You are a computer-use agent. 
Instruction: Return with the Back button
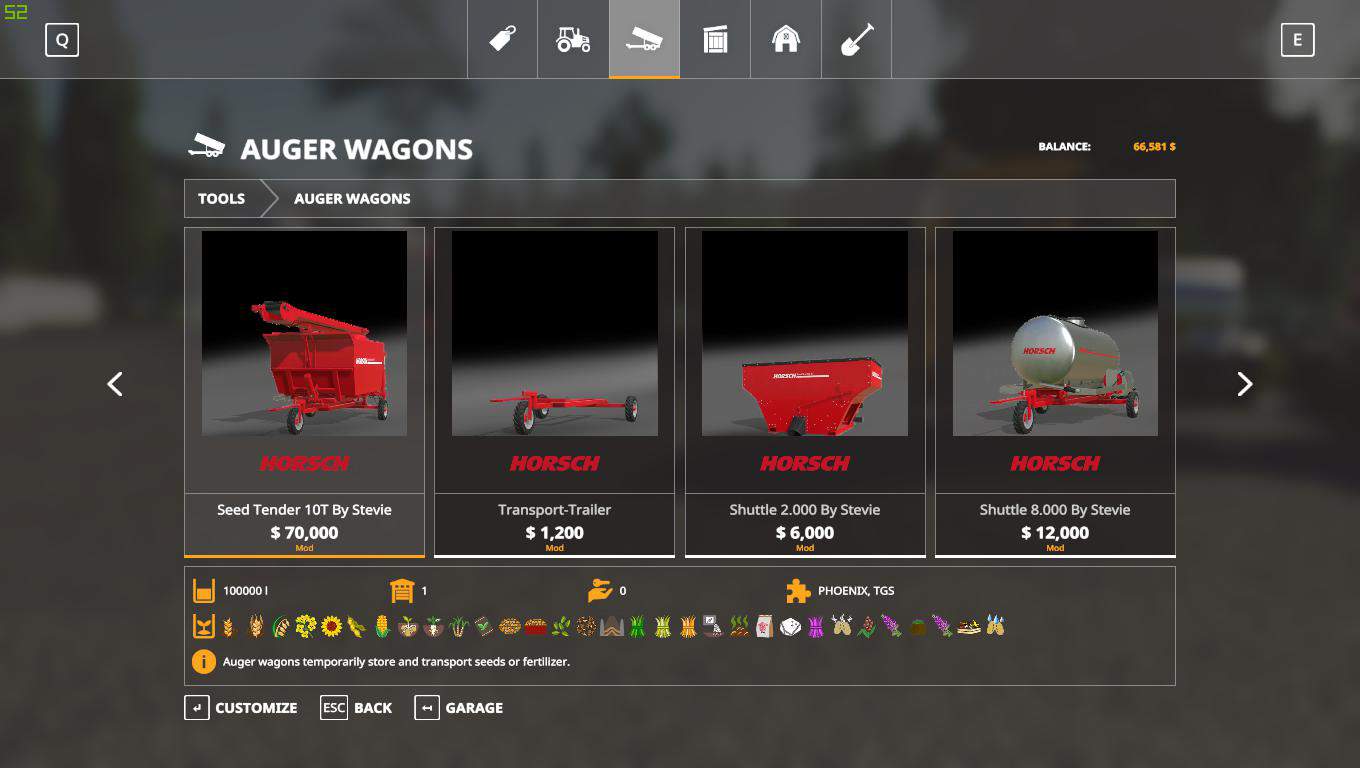tap(357, 708)
